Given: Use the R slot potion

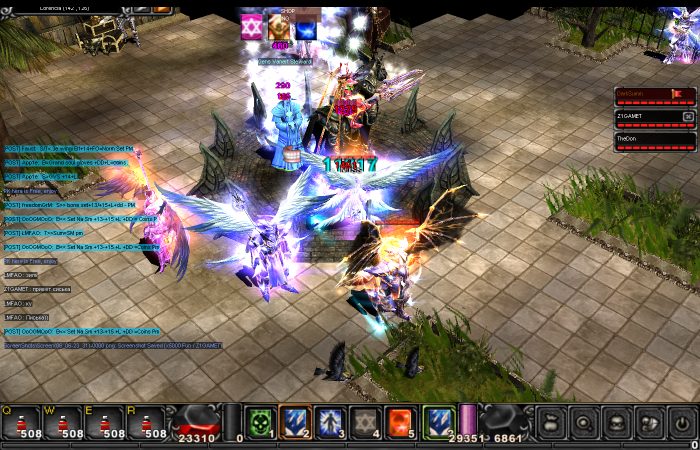Looking at the screenshot, I should [x=146, y=423].
